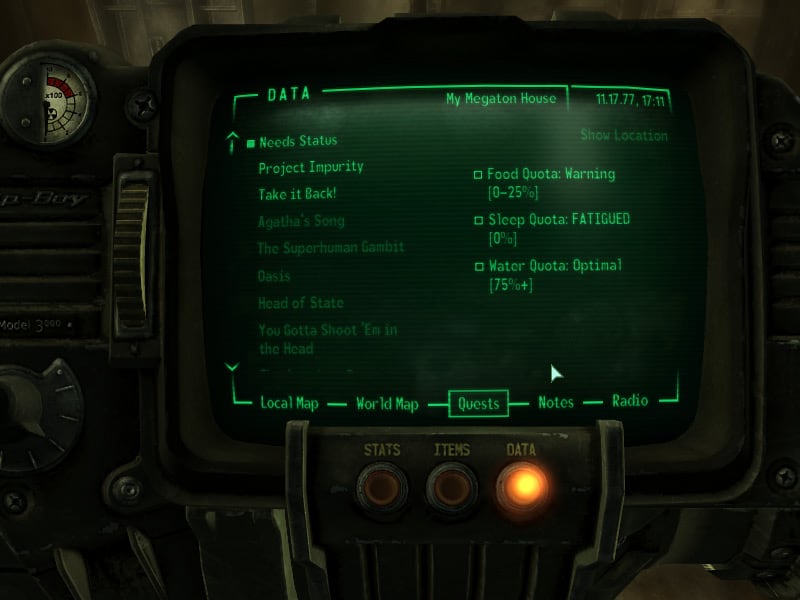Select the Needs Status quest entry
The width and height of the screenshot is (800, 600).
coord(297,141)
